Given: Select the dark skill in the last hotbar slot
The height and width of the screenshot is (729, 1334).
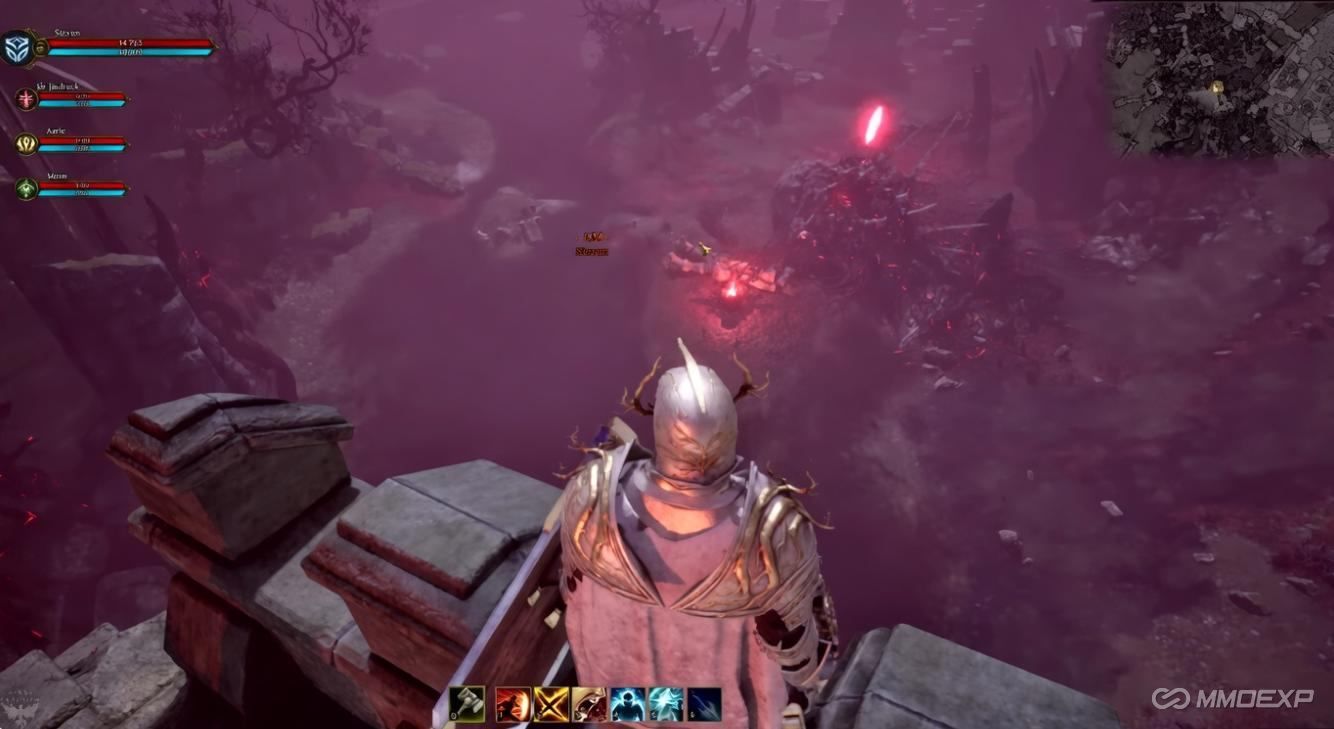Looking at the screenshot, I should pos(704,707).
